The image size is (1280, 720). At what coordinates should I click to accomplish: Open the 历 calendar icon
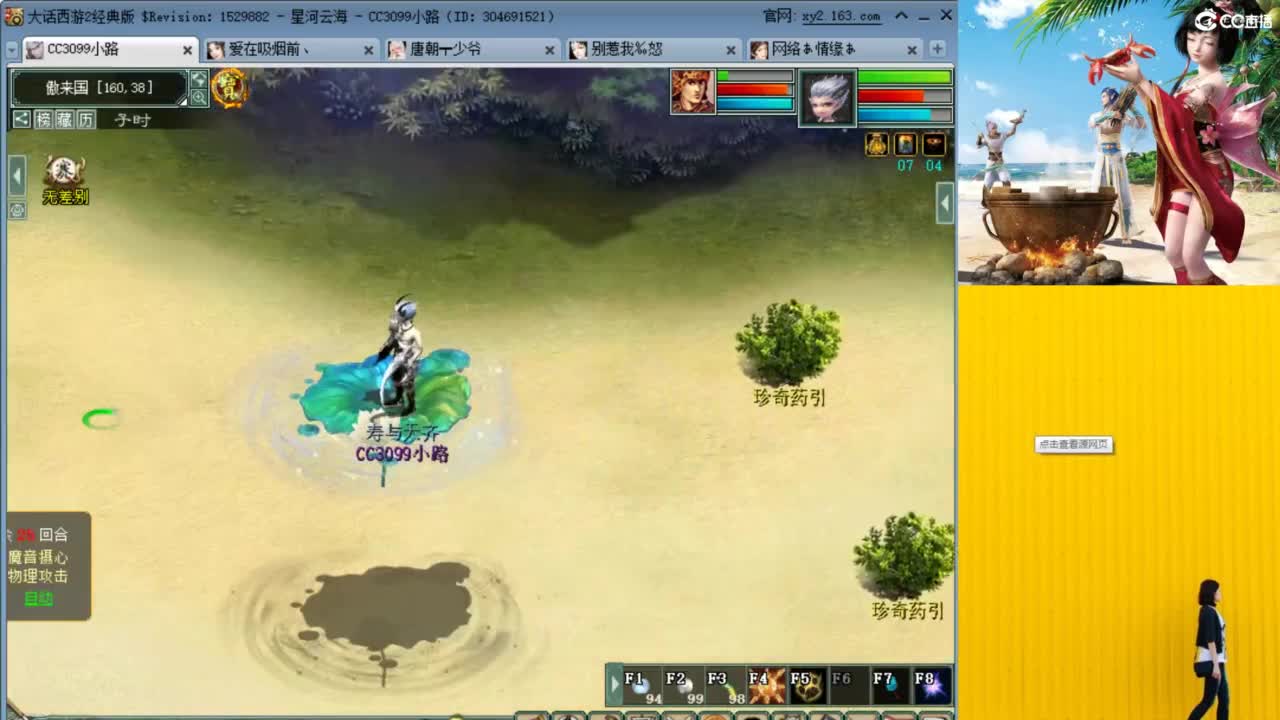coord(86,120)
